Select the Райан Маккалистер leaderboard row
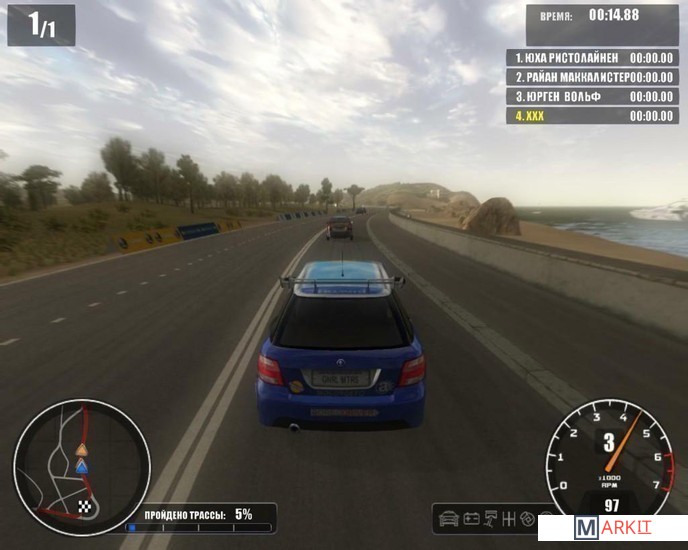Viewport: 688px width, 550px height. pyautogui.click(x=593, y=77)
